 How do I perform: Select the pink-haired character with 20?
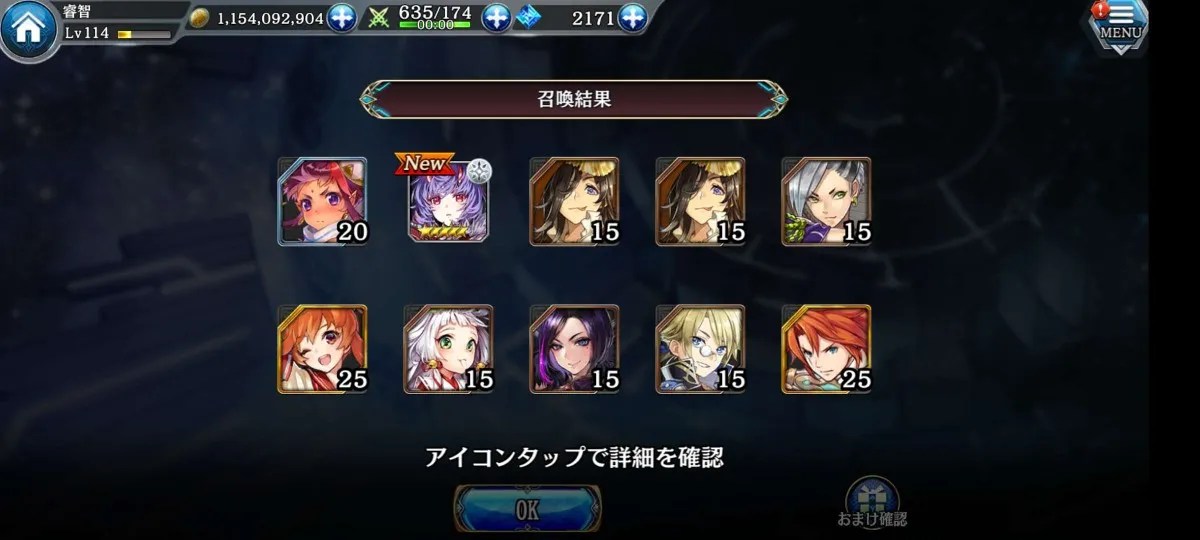[x=322, y=202]
